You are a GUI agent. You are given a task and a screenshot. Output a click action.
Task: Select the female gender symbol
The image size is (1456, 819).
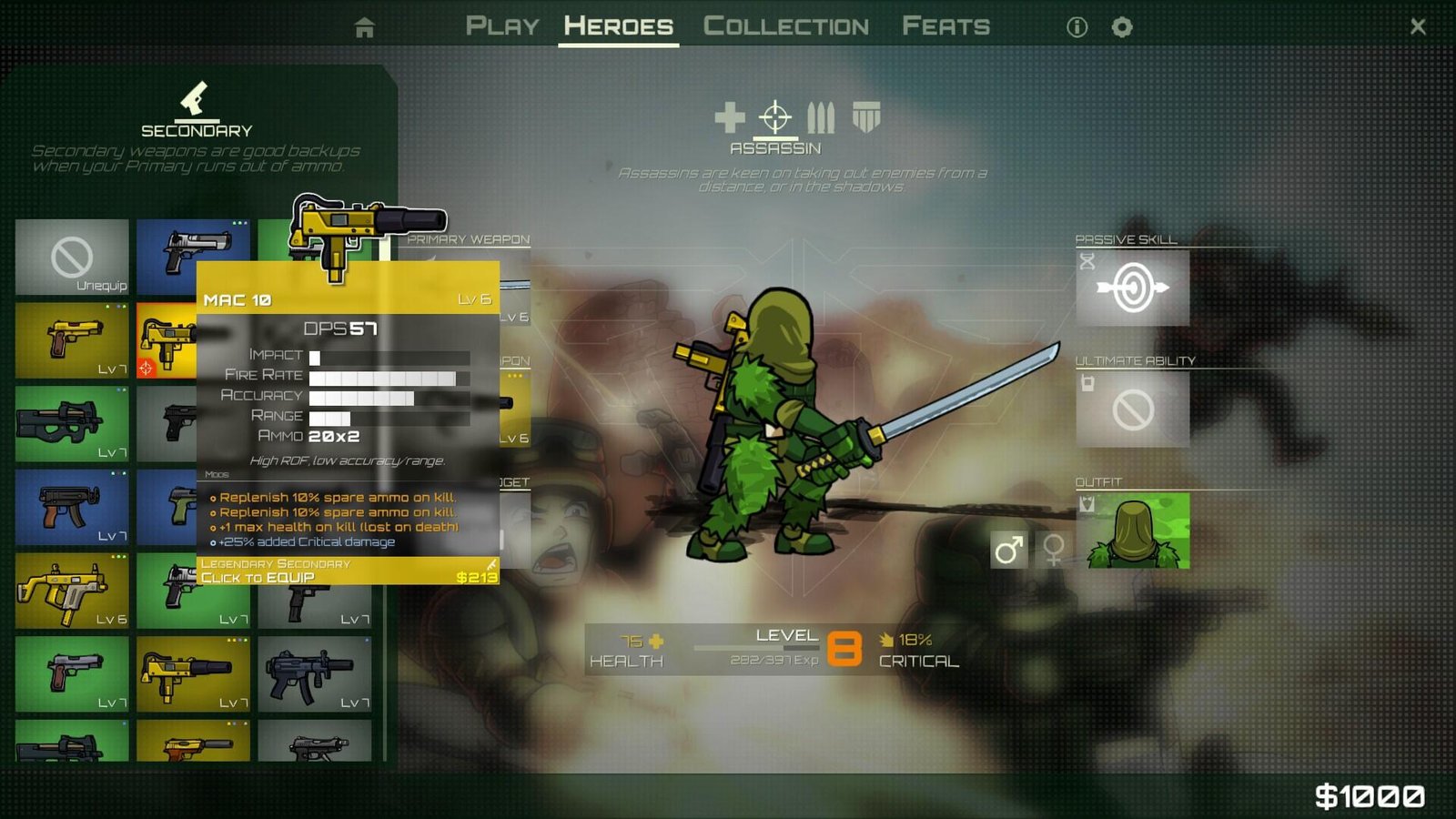point(1052,551)
